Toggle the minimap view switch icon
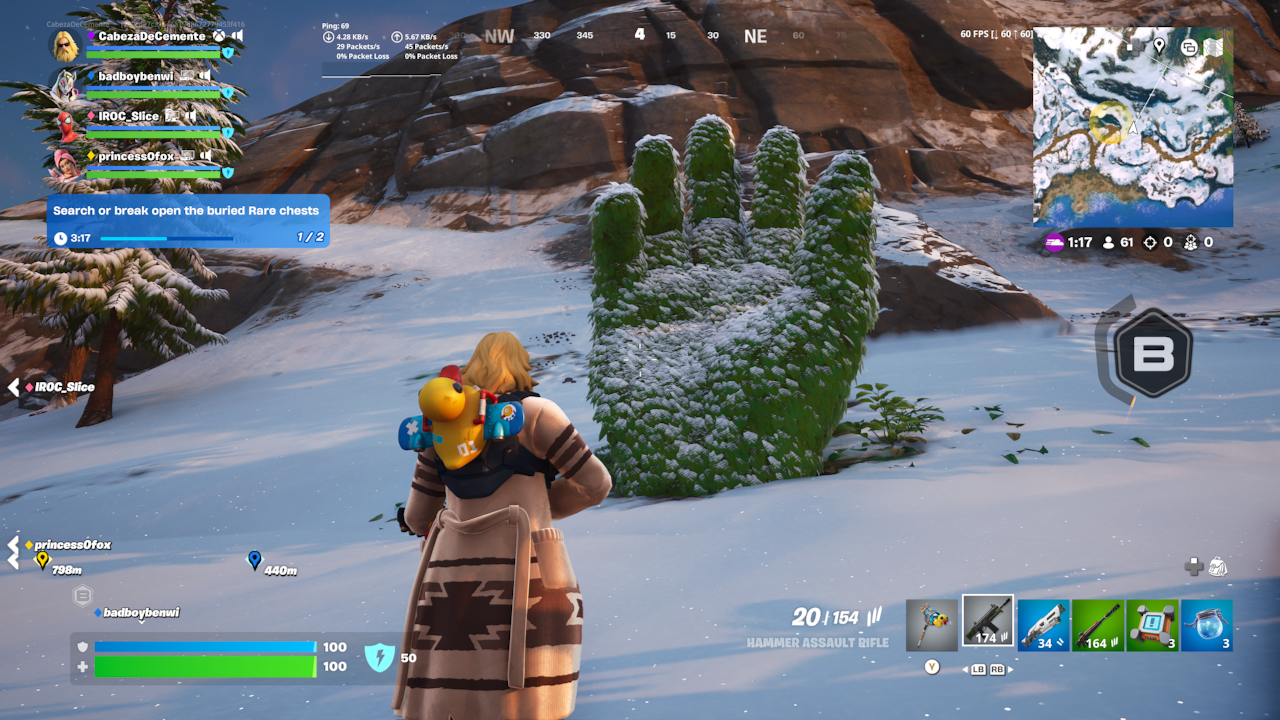The height and width of the screenshot is (720, 1280). click(x=1188, y=47)
